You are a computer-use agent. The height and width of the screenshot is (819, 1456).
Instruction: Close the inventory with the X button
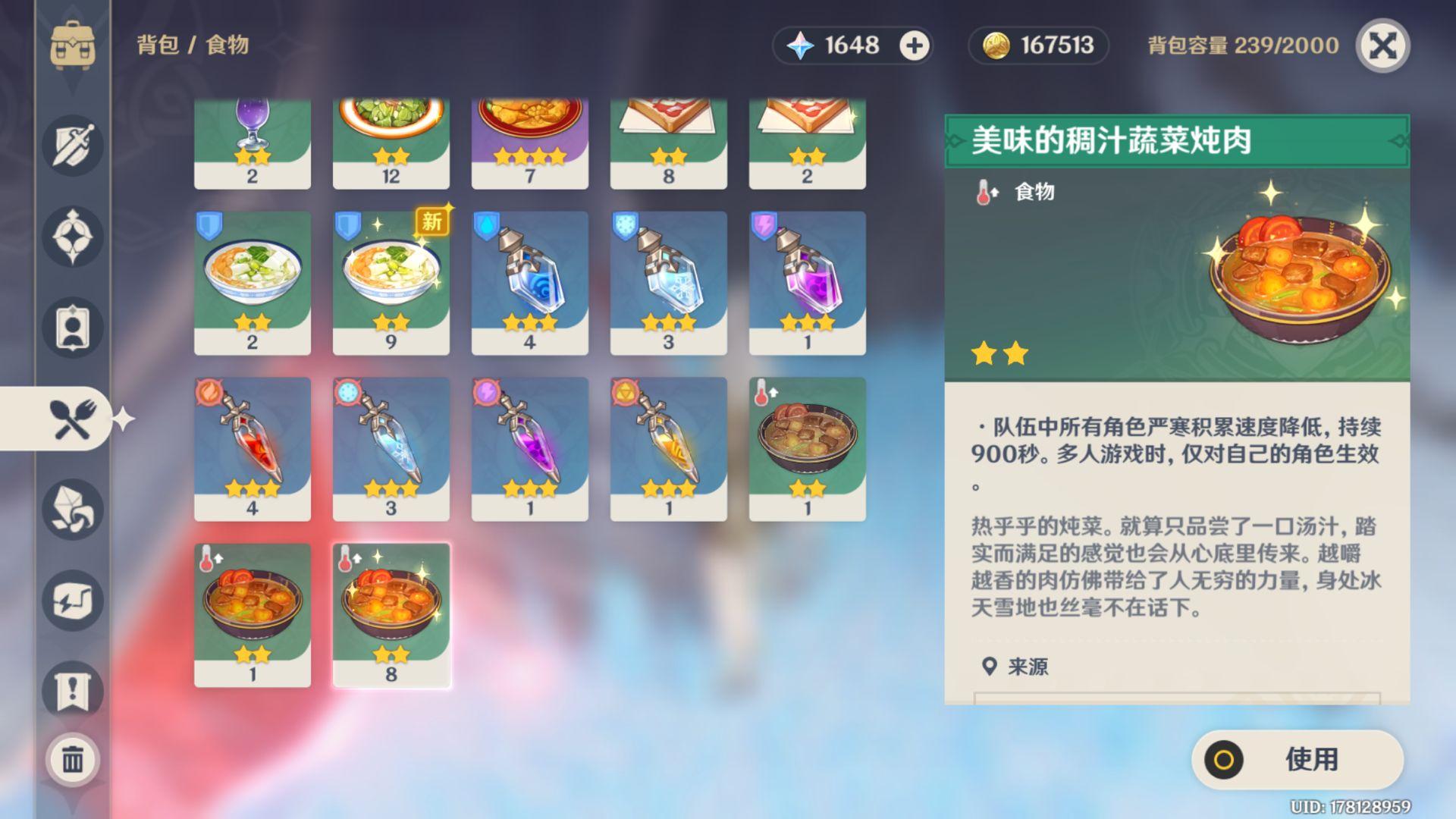(1385, 45)
